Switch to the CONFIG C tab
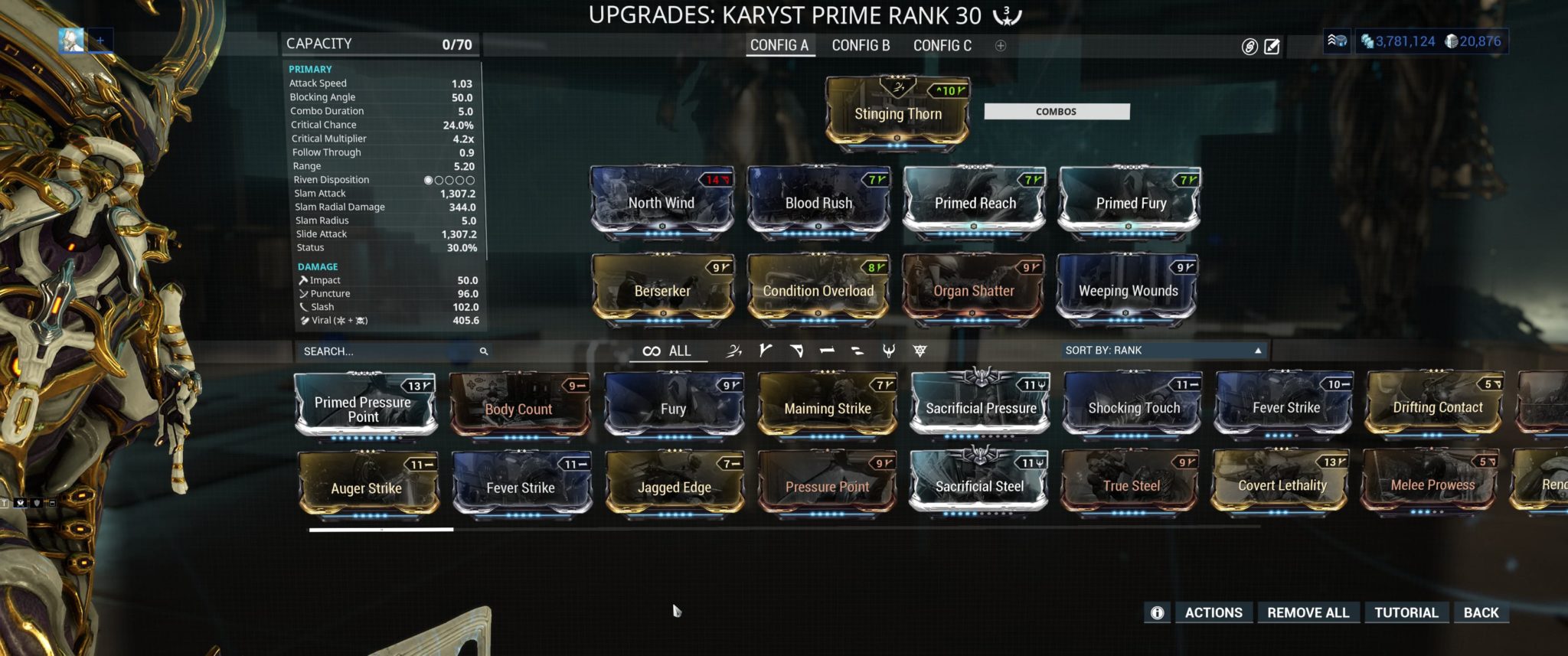Image resolution: width=1568 pixels, height=656 pixels. [941, 46]
